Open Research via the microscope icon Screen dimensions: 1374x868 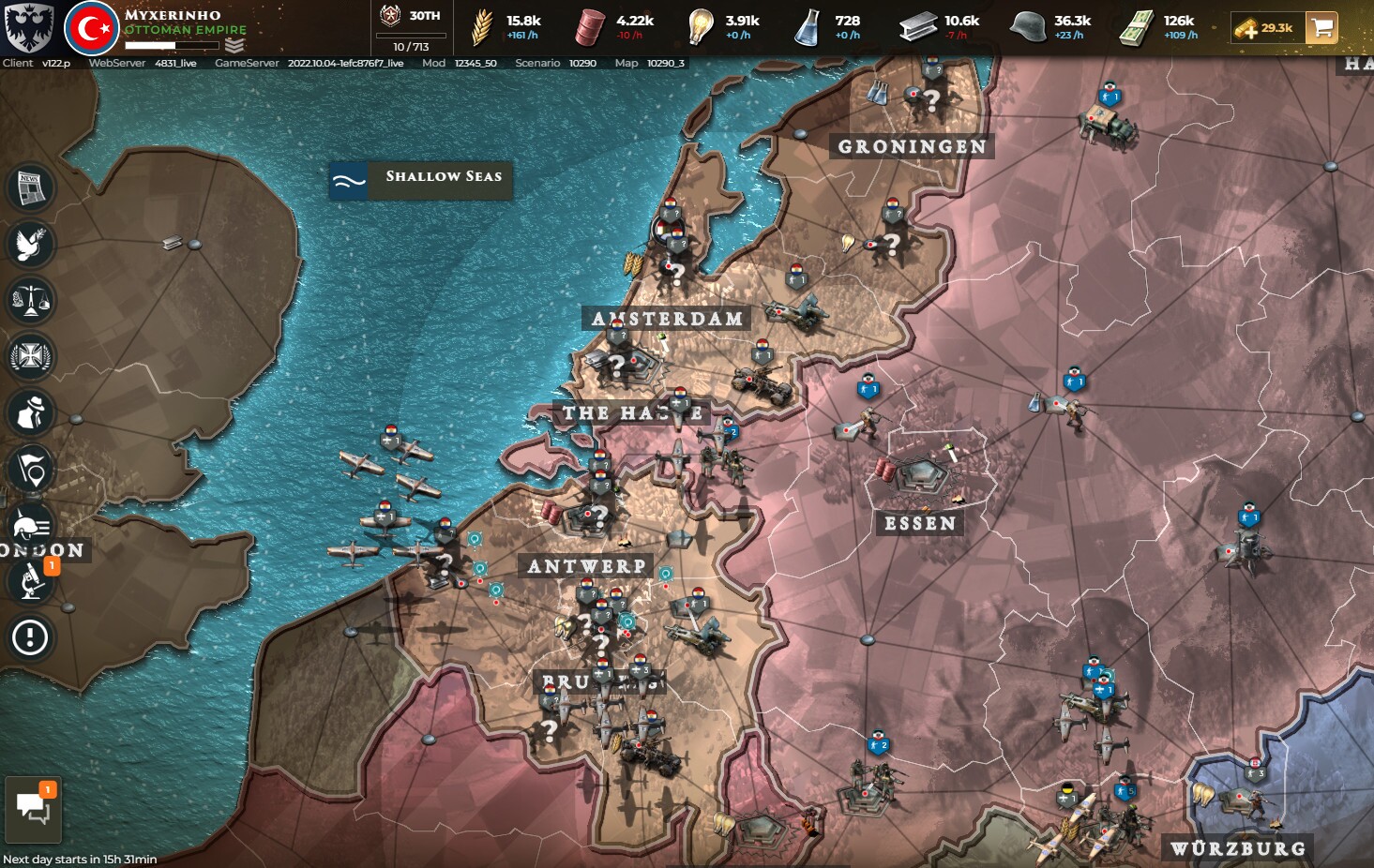[29, 582]
